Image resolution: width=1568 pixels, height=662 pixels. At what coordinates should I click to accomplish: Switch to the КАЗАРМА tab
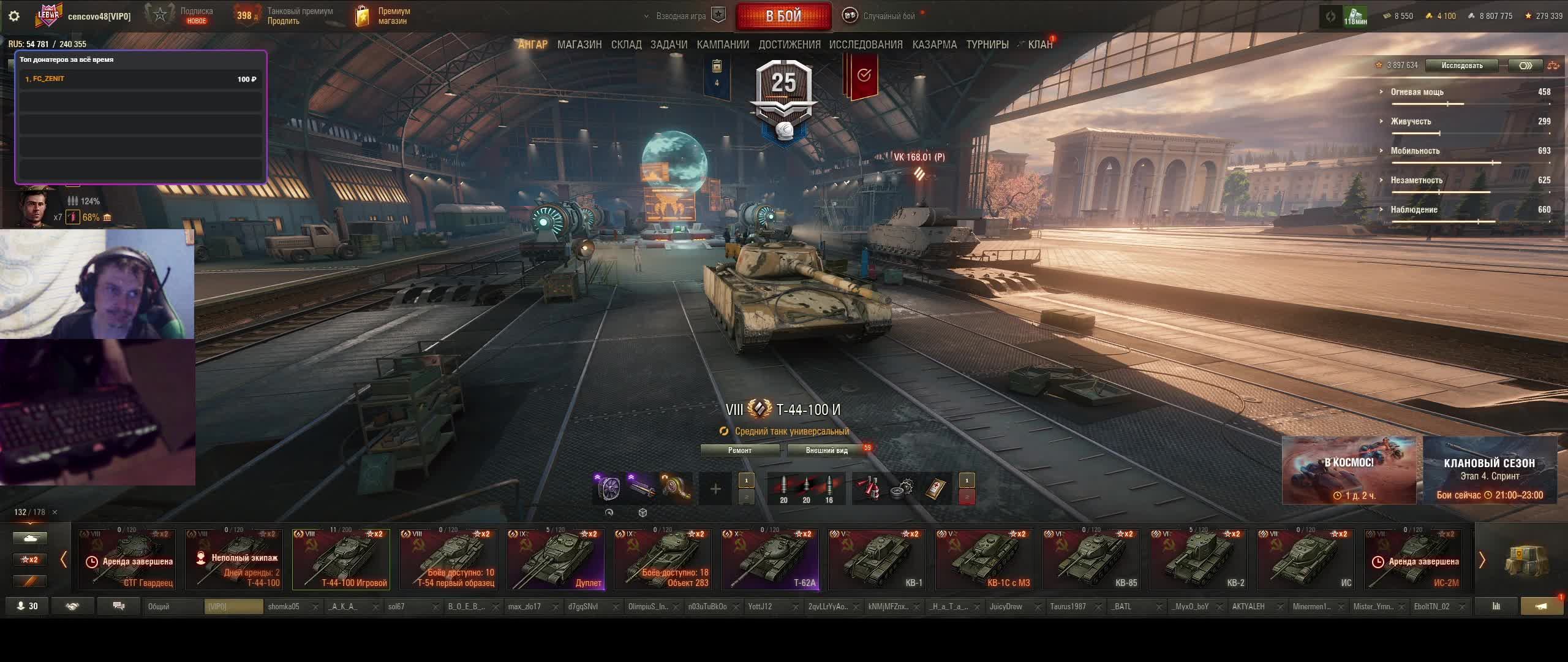point(934,45)
